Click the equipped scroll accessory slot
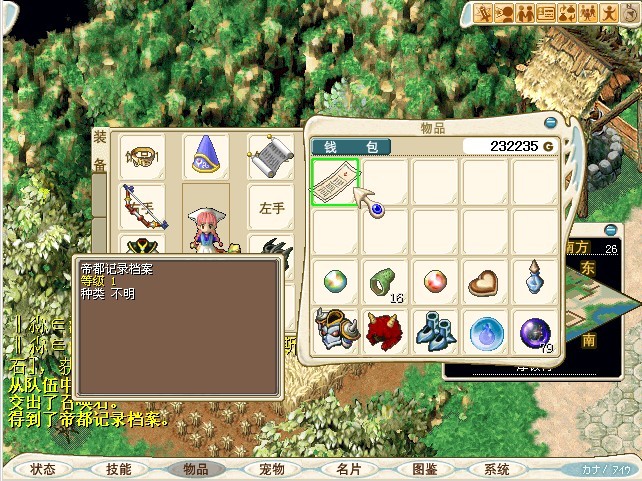 pyautogui.click(x=269, y=156)
